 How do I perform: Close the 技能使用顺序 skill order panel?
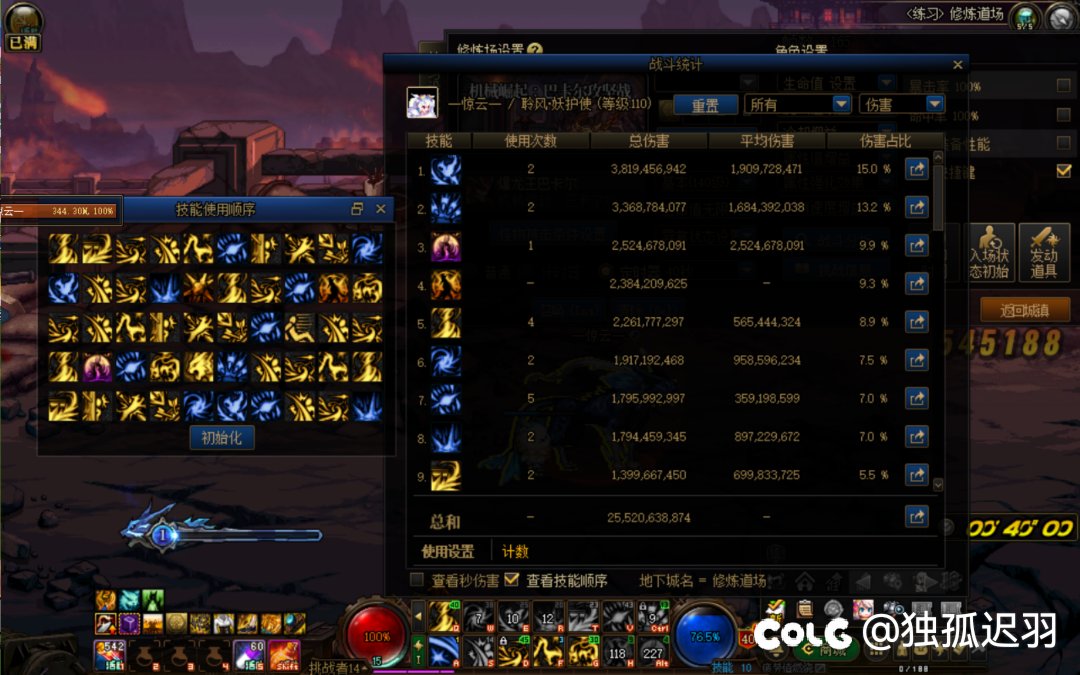click(380, 209)
